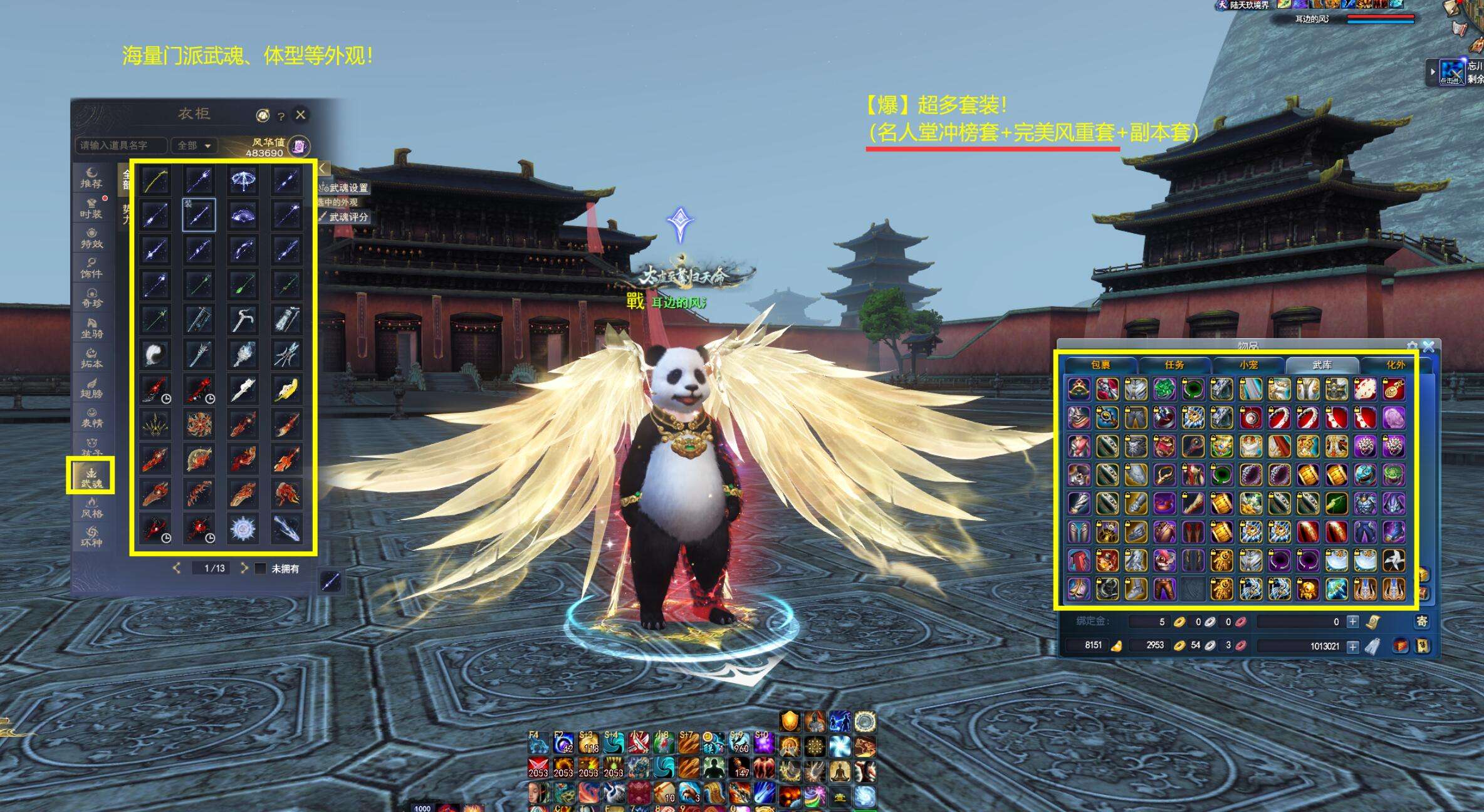The image size is (1484, 812).
Task: Switch to the 风格 style category
Action: click(91, 508)
